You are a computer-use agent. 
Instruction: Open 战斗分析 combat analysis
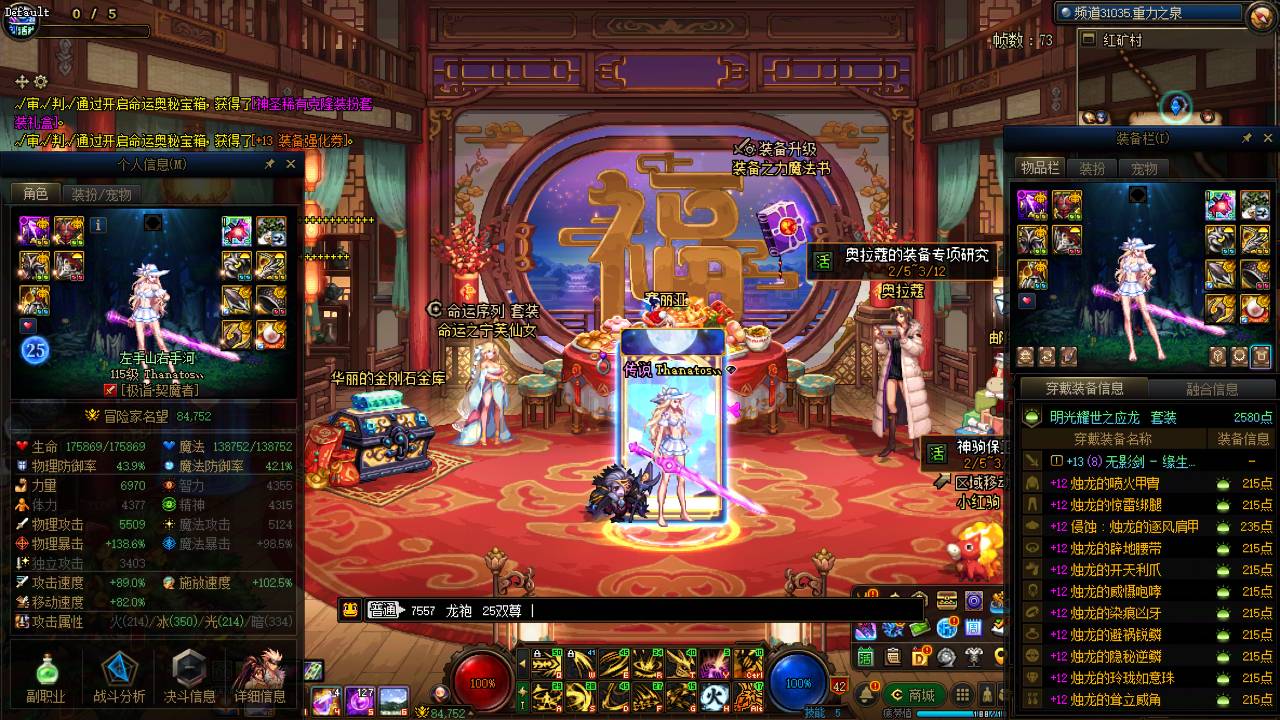(x=119, y=678)
